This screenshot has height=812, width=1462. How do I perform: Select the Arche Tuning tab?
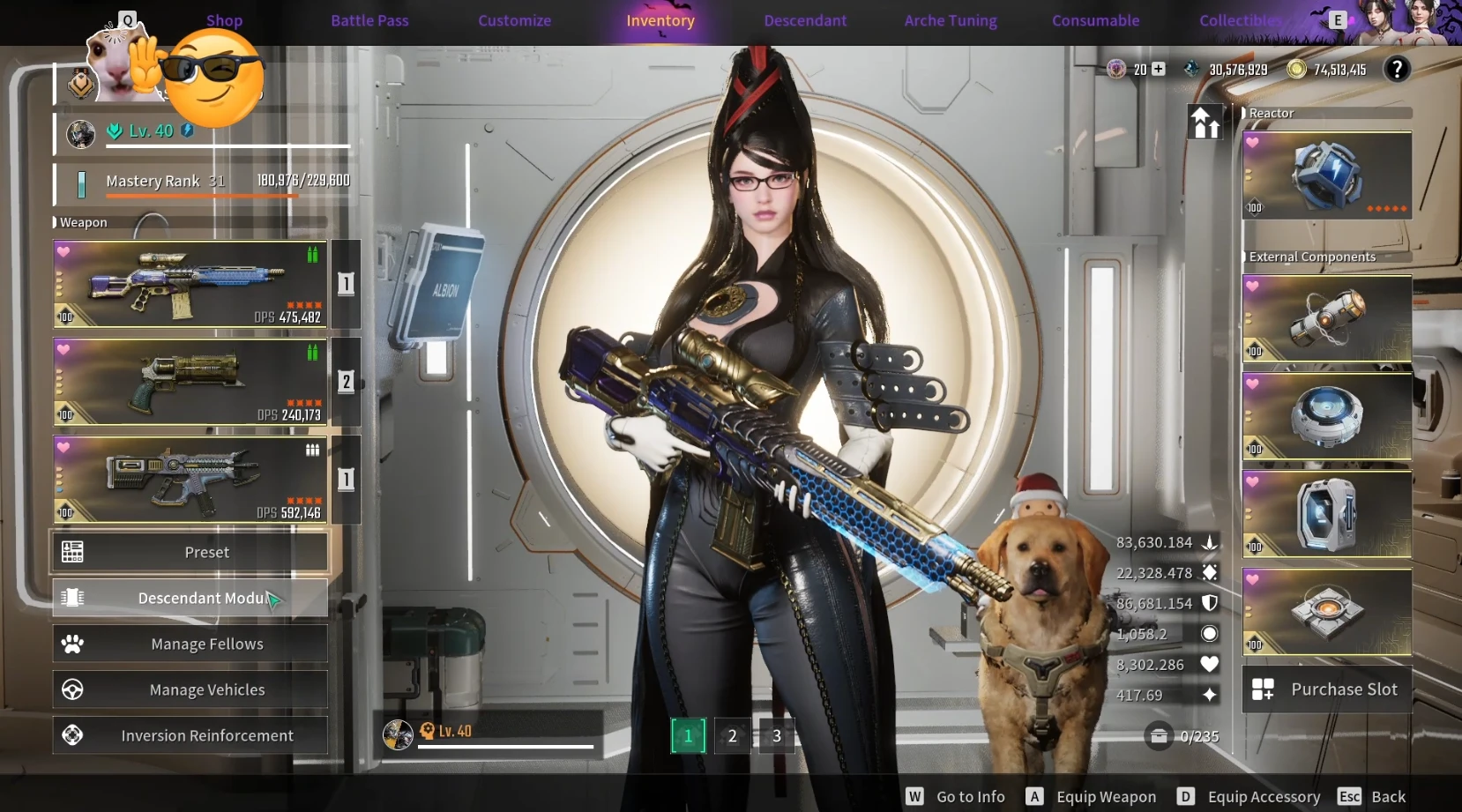[x=951, y=20]
